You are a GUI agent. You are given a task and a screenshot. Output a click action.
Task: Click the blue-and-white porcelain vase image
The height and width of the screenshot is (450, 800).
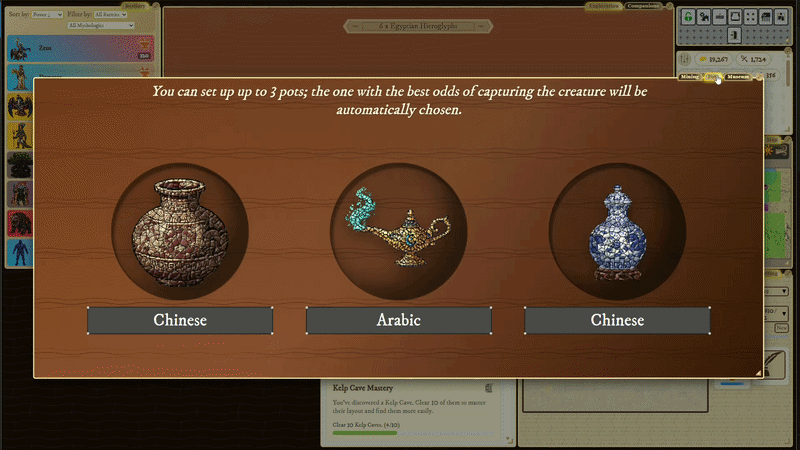pos(617,234)
